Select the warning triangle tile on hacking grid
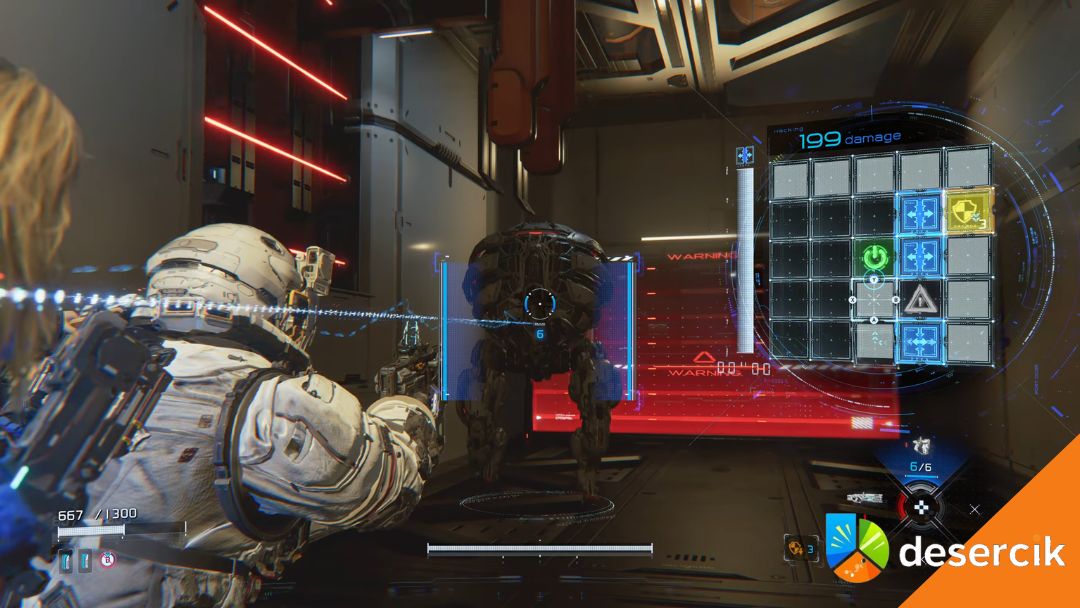The image size is (1080, 608). [919, 298]
